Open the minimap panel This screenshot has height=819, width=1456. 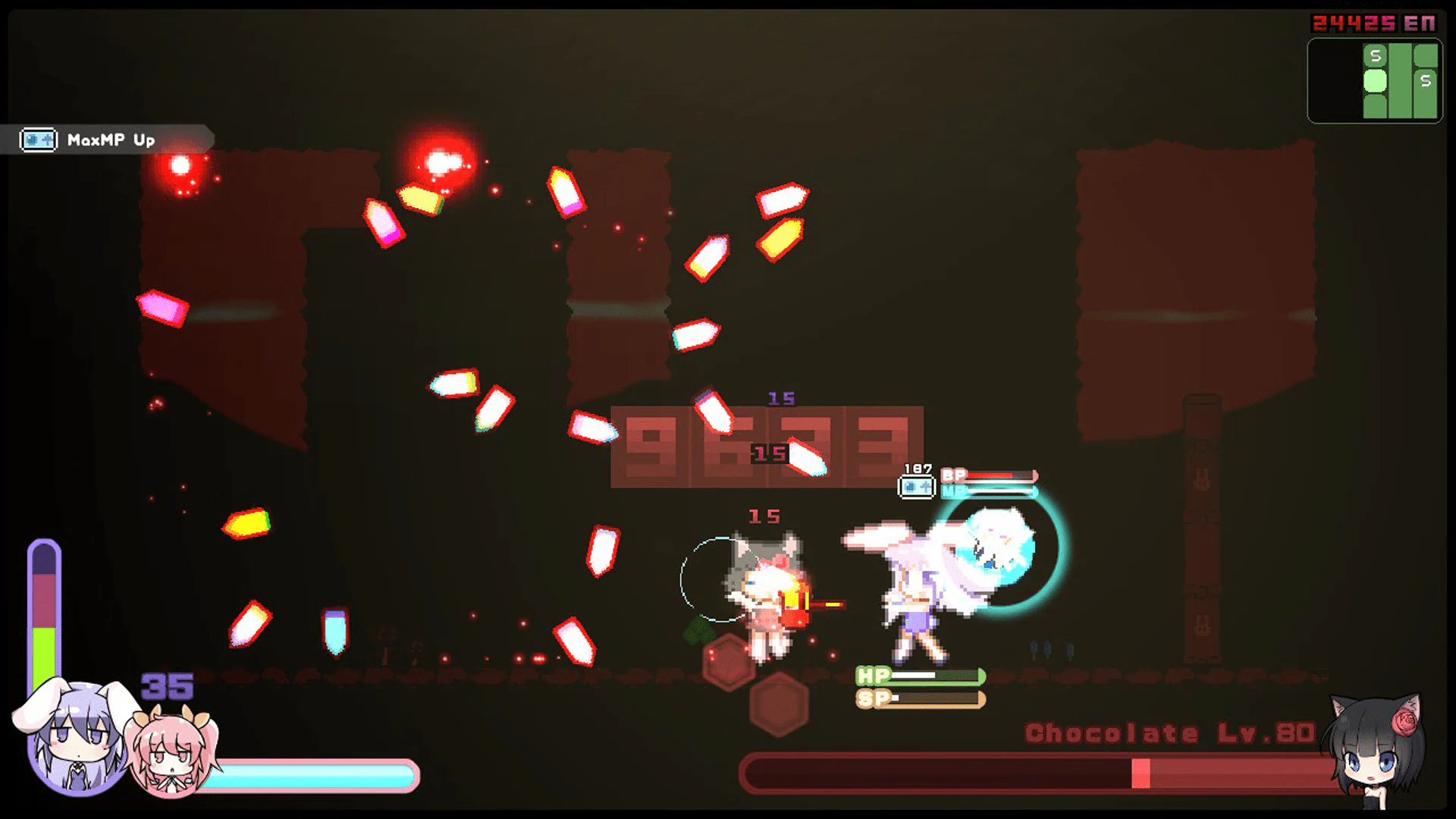pyautogui.click(x=1374, y=80)
